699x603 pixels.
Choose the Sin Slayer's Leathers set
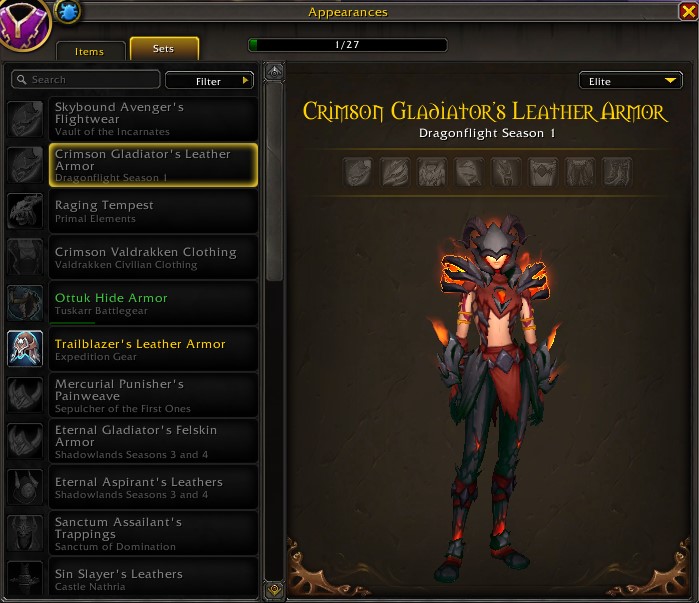pyautogui.click(x=152, y=577)
